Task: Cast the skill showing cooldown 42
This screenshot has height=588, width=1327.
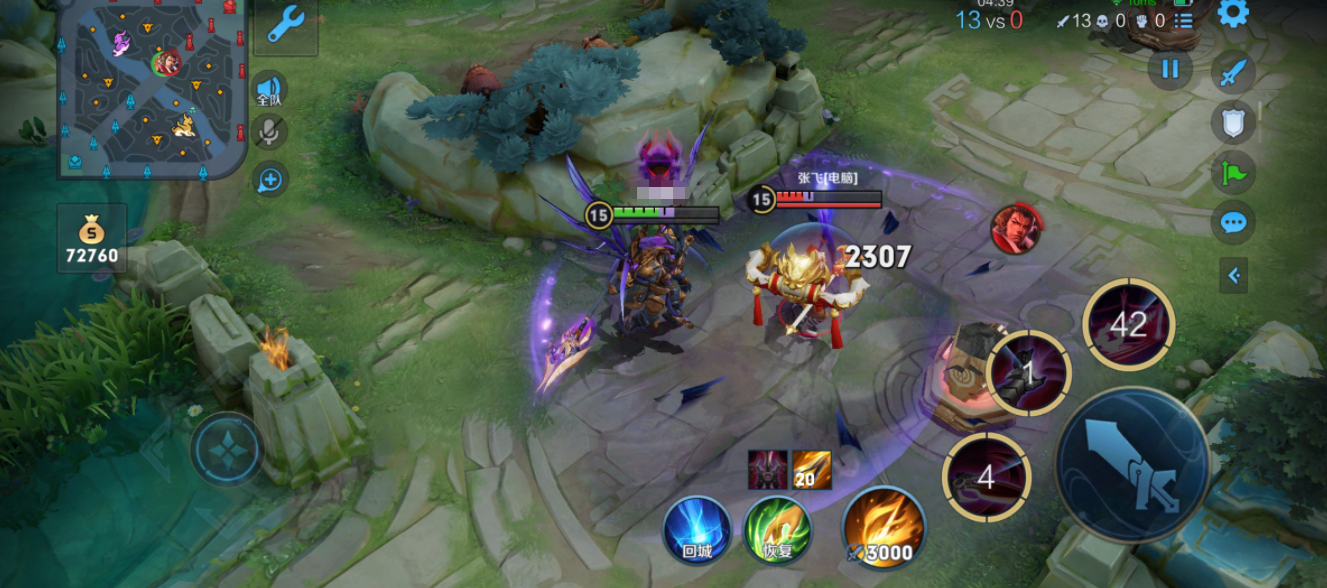Action: [1128, 325]
